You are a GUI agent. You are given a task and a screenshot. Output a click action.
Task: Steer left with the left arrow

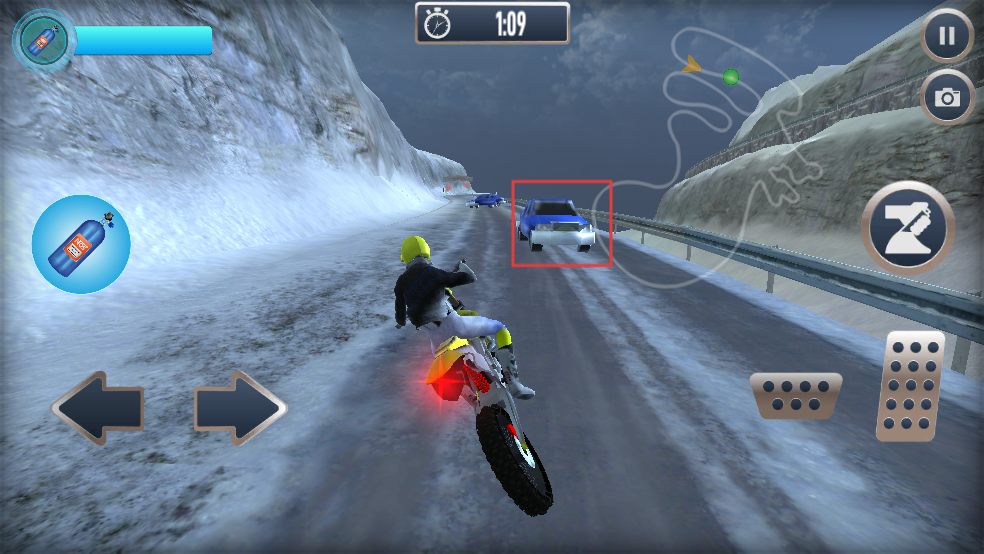97,408
